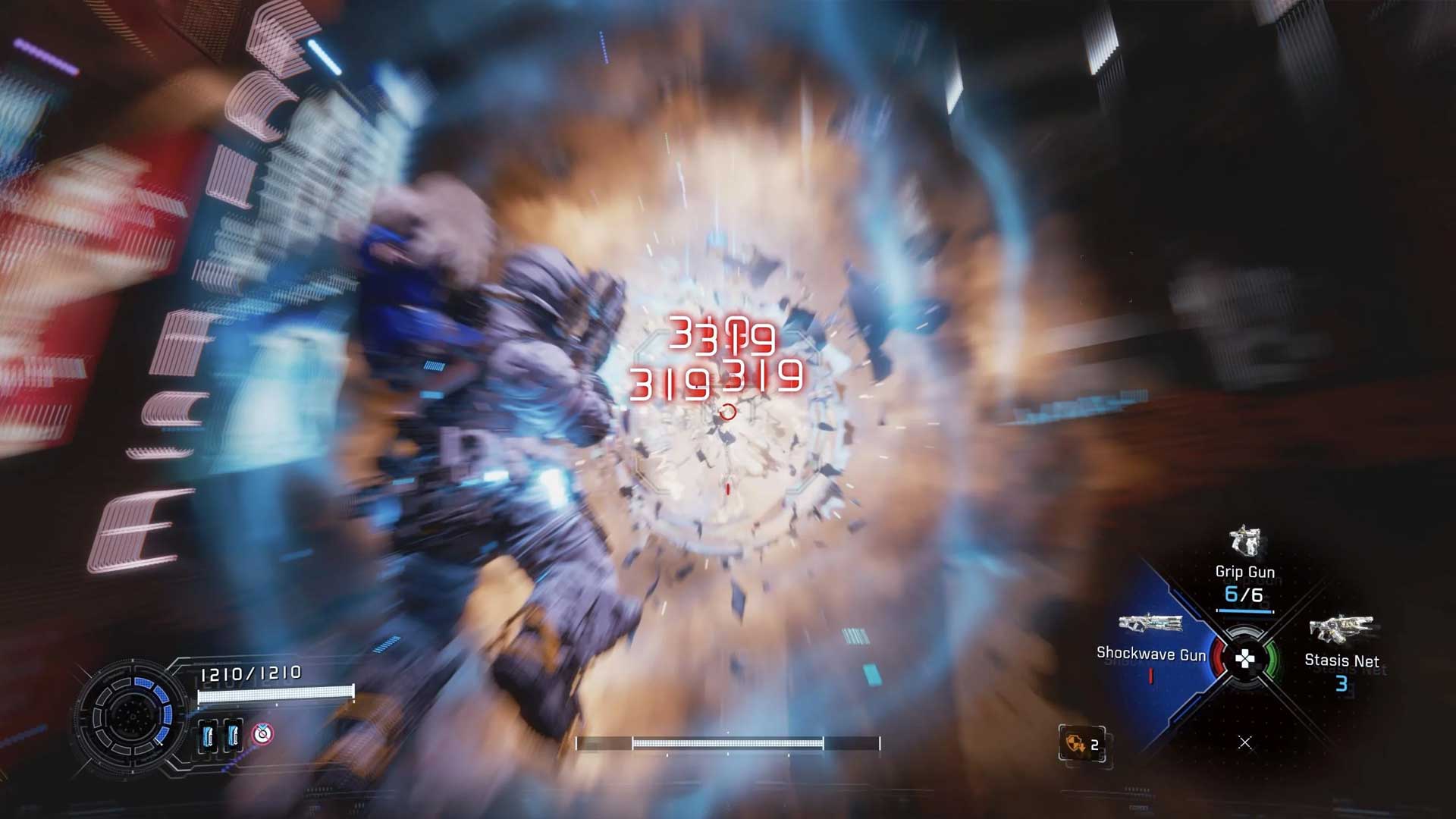Select the Grip Gun label in the wheel

(x=1245, y=573)
